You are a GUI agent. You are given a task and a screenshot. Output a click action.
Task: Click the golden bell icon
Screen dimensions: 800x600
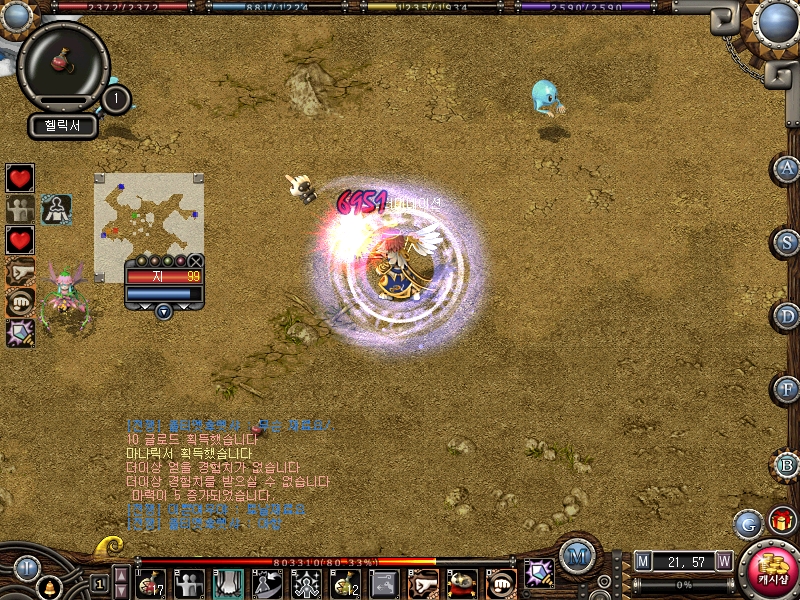(x=47, y=588)
